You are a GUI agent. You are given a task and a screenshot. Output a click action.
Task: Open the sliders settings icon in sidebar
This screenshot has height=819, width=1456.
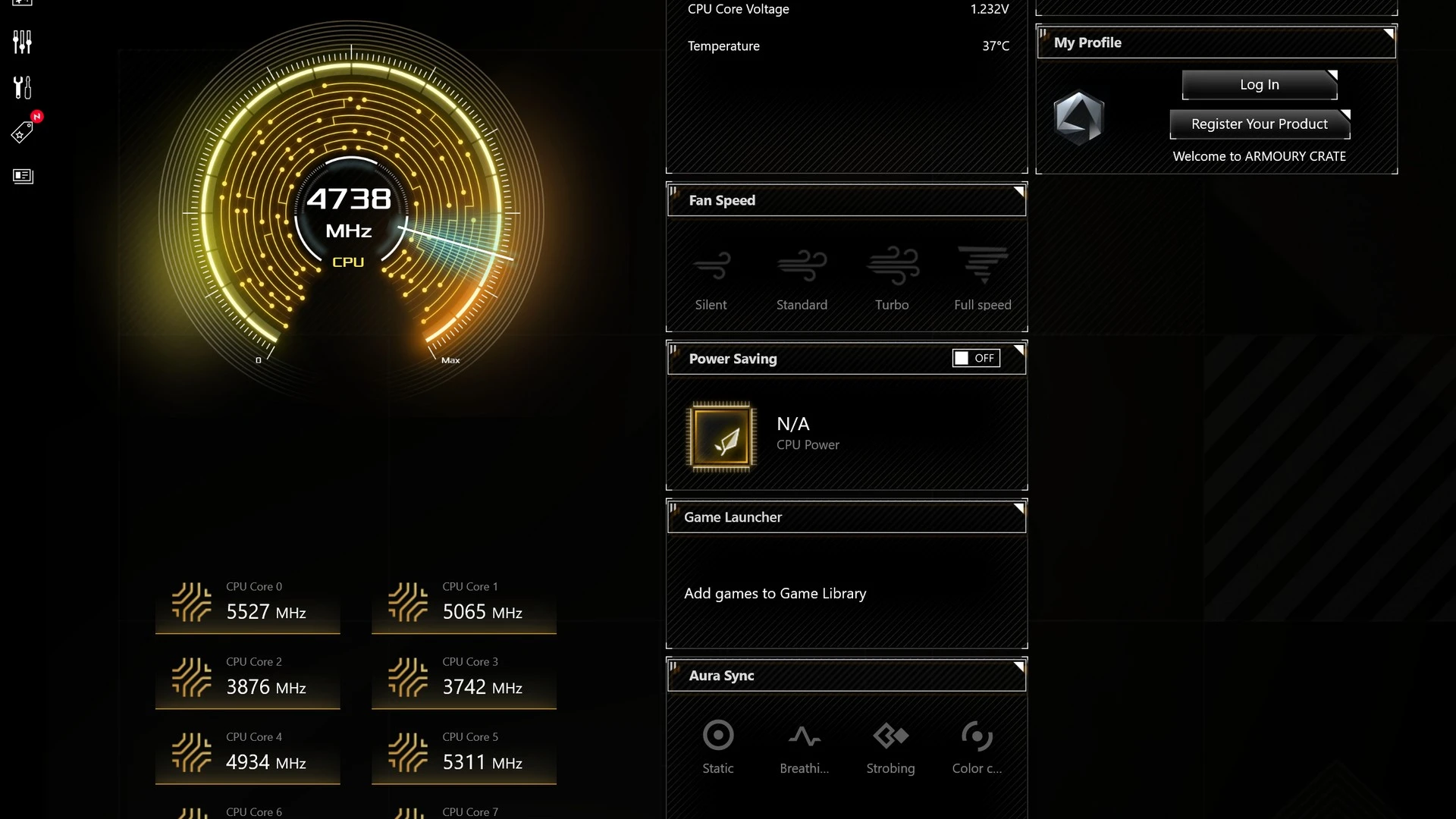click(23, 42)
